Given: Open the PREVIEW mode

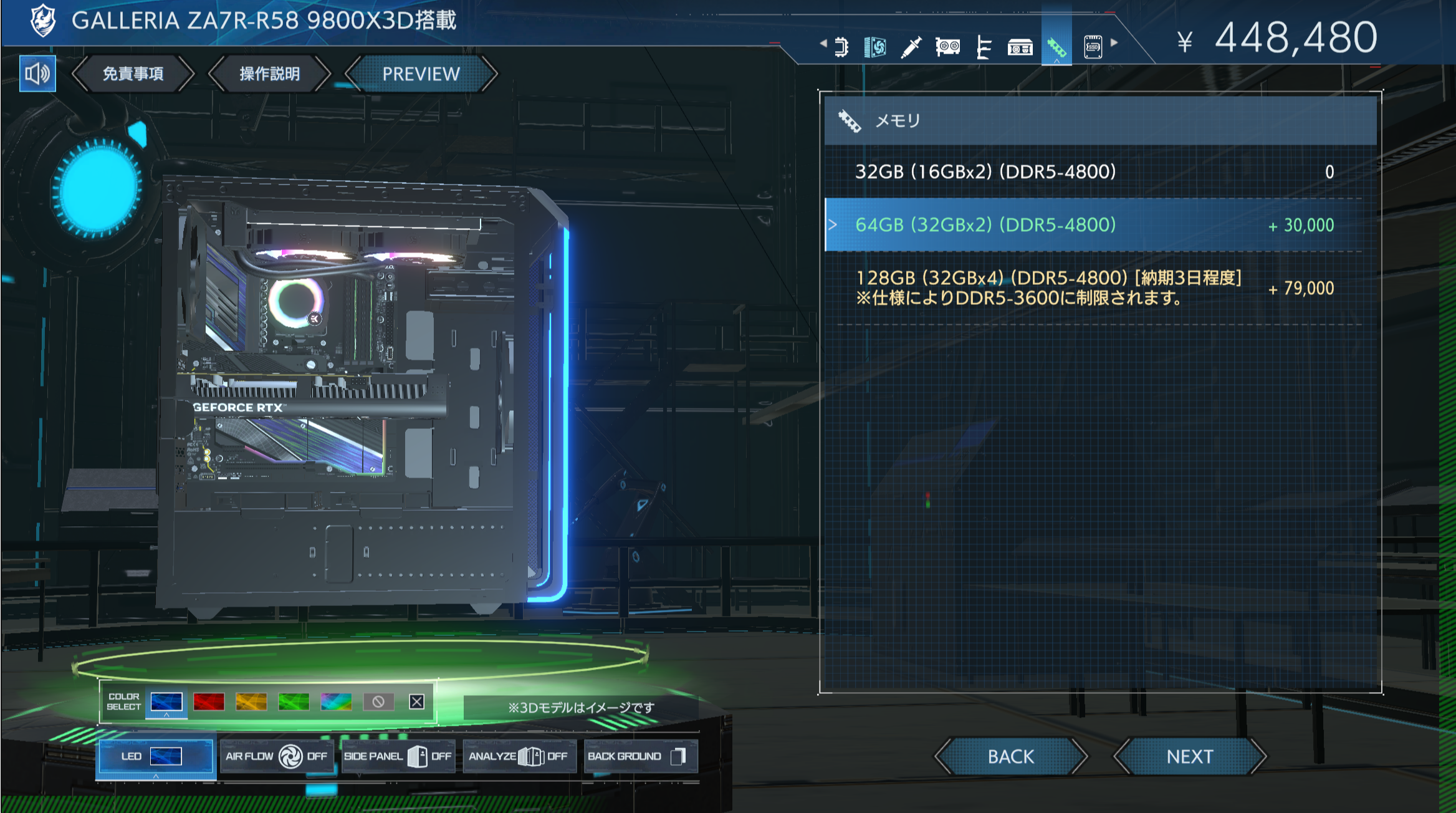Looking at the screenshot, I should [x=421, y=74].
